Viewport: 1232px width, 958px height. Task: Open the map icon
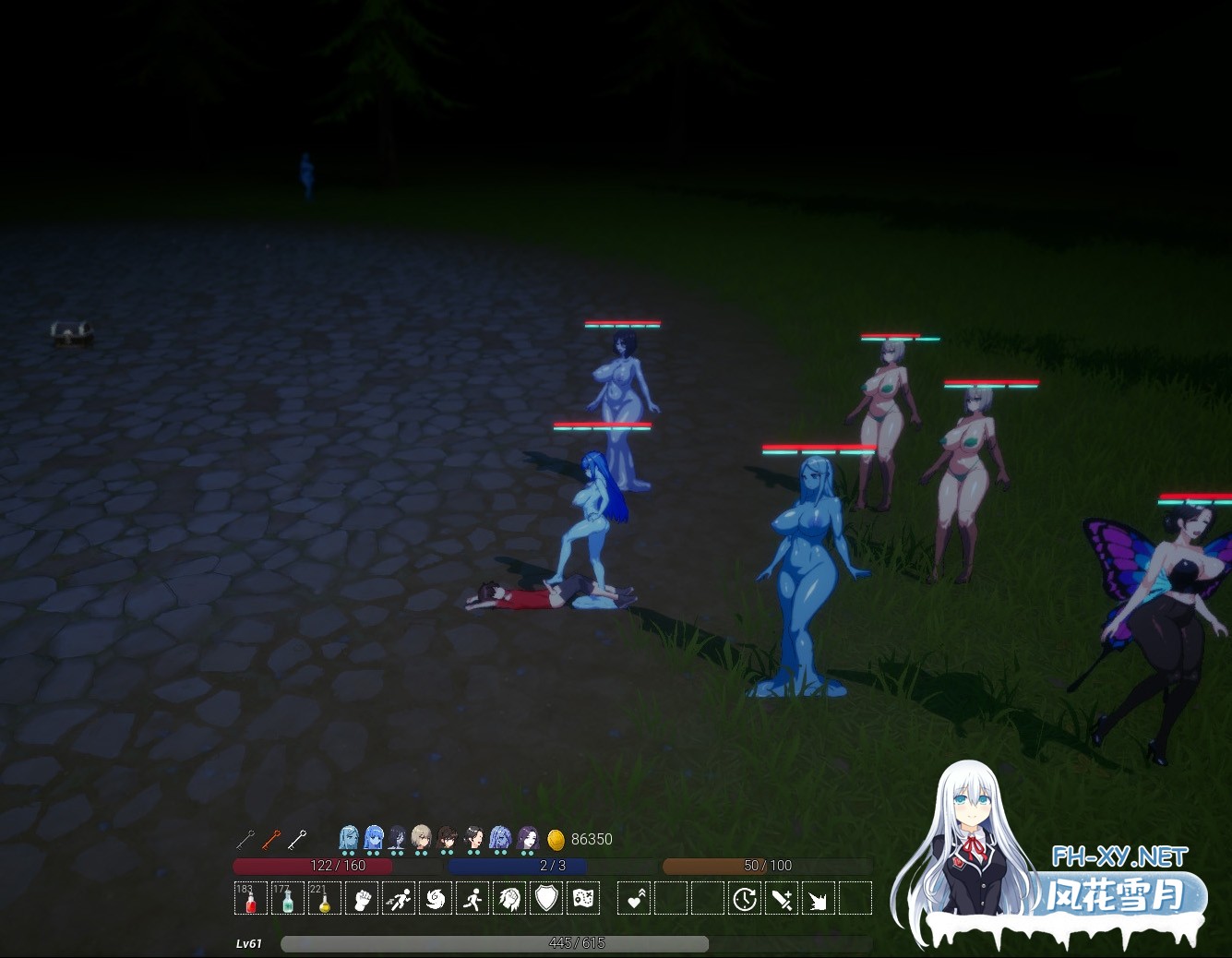point(583,898)
